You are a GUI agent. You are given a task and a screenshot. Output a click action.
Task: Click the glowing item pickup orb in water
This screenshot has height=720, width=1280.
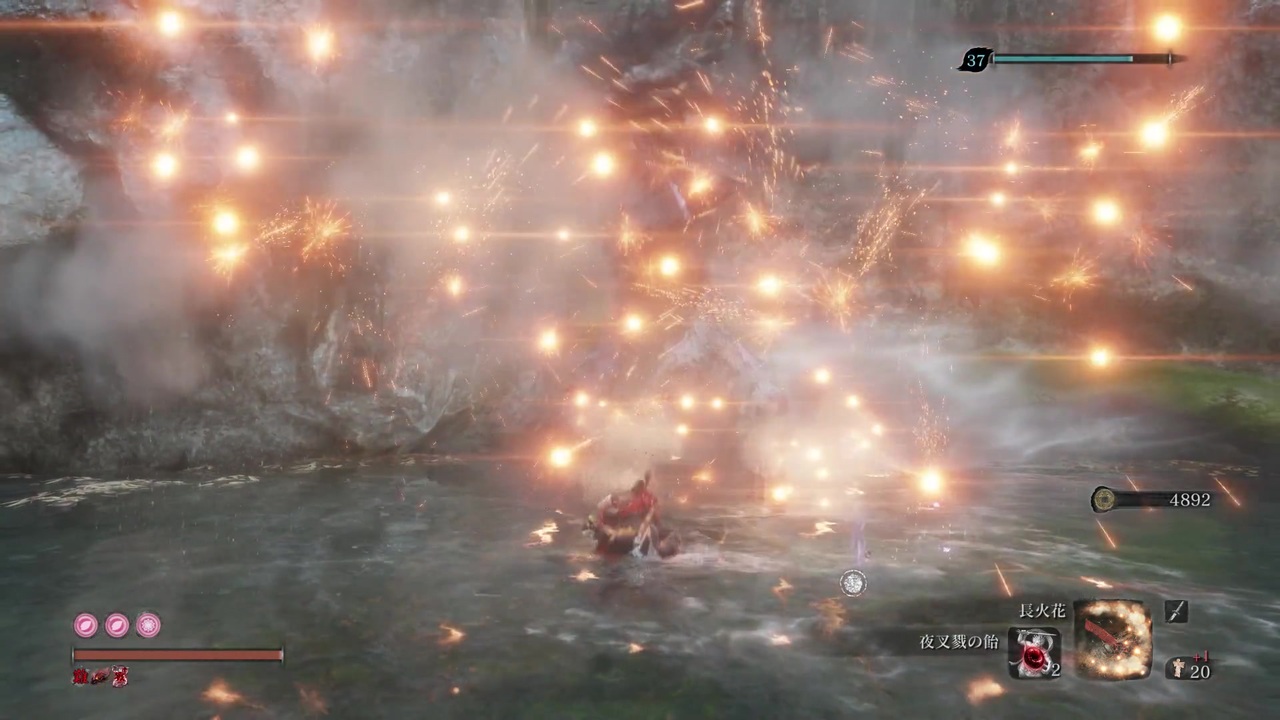tap(852, 583)
